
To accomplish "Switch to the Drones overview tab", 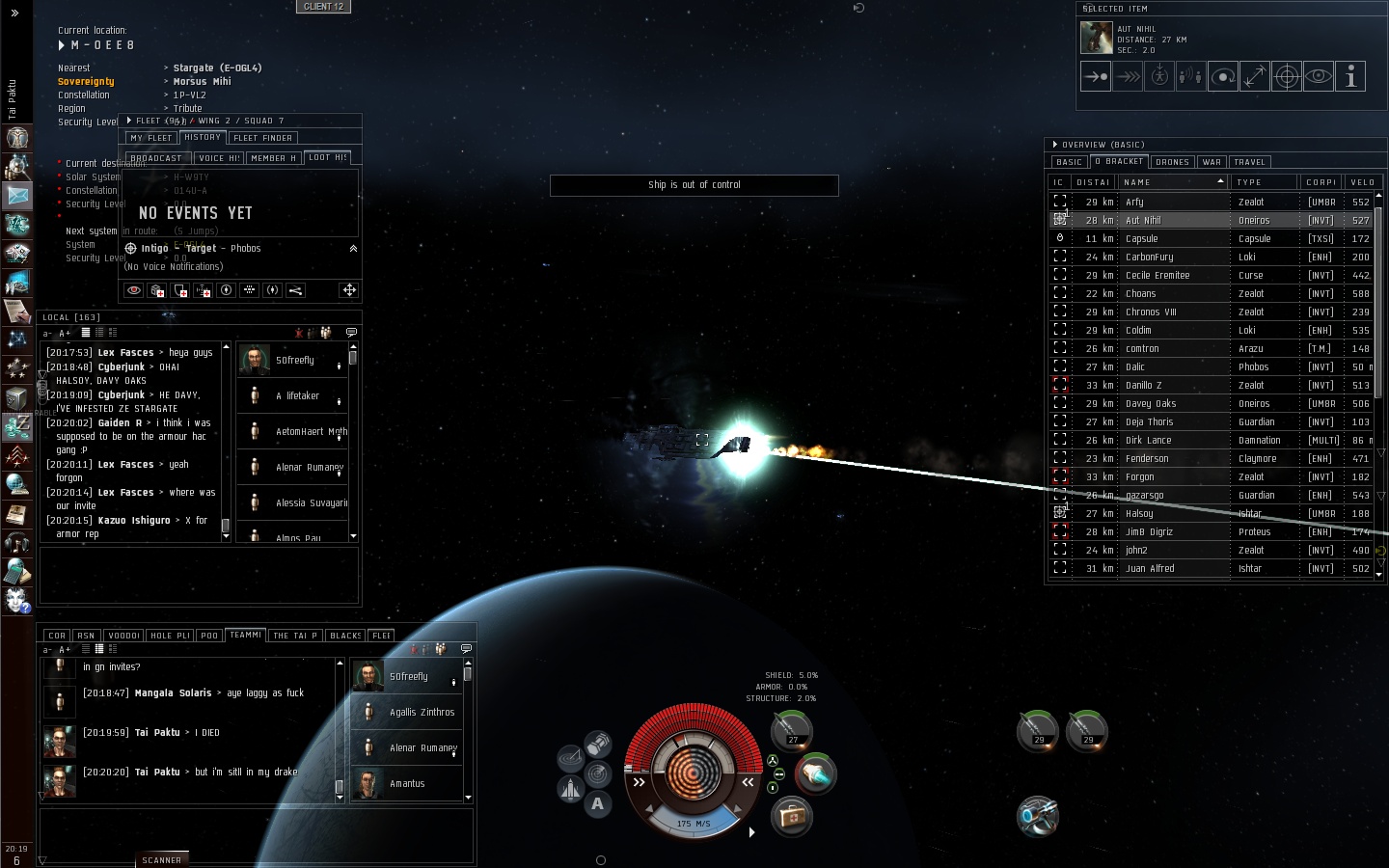I will coord(1172,162).
